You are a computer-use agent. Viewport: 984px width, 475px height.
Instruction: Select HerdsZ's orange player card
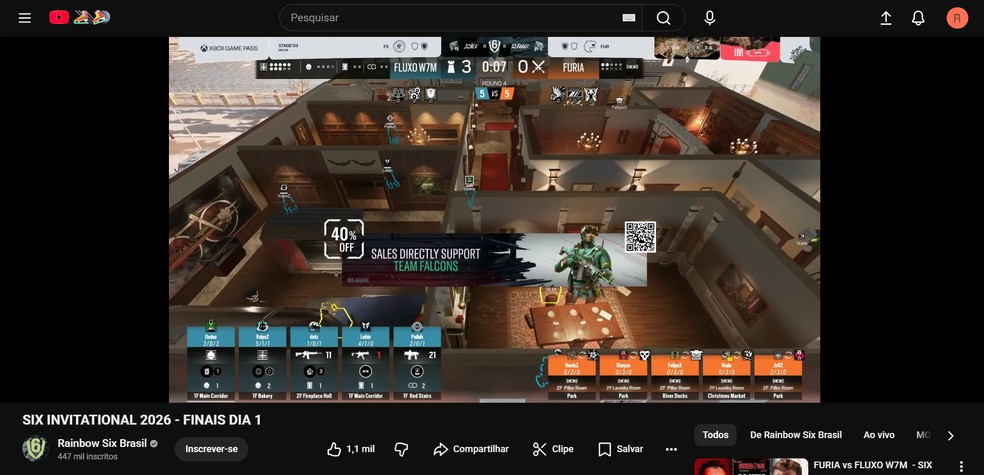pyautogui.click(x=572, y=377)
